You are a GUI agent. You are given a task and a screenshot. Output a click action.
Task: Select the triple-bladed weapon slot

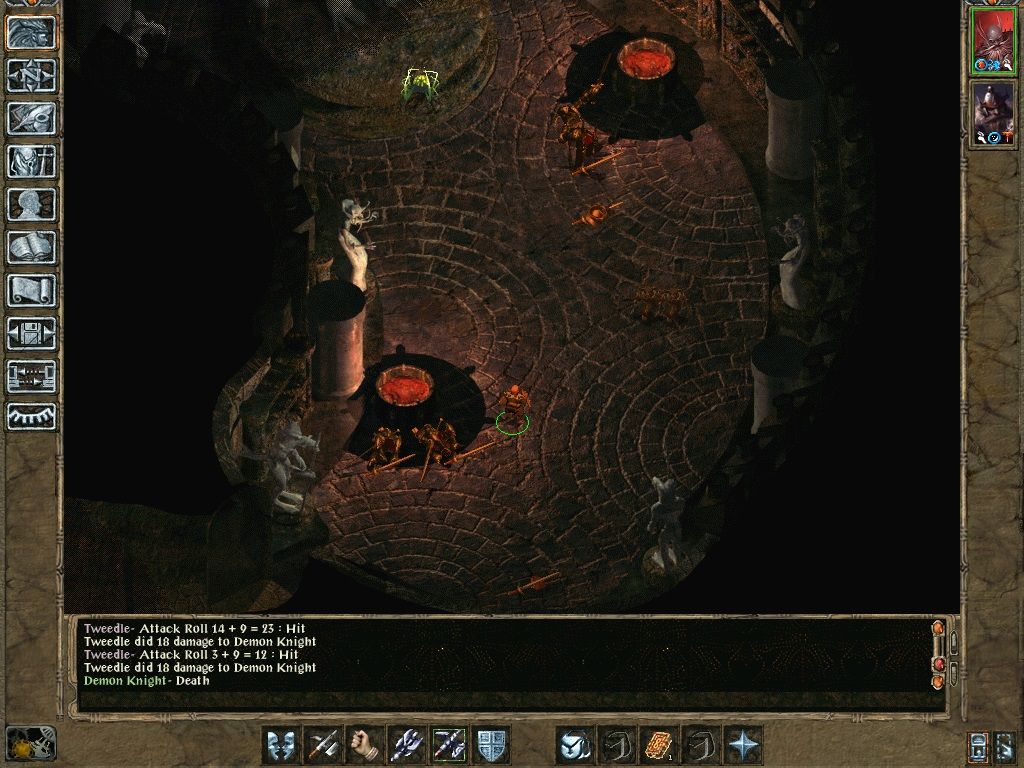tap(407, 745)
